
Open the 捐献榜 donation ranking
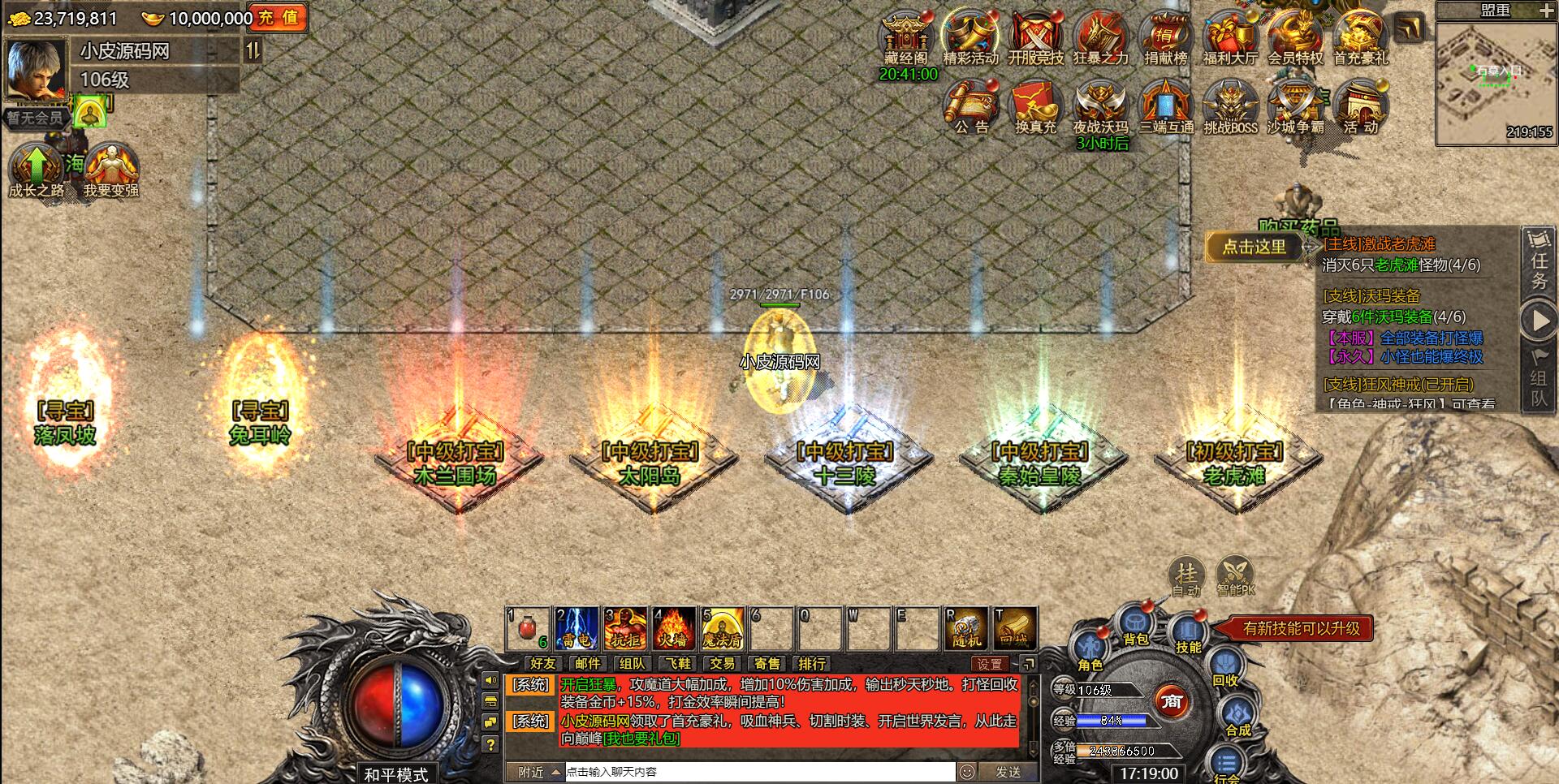pyautogui.click(x=1165, y=38)
